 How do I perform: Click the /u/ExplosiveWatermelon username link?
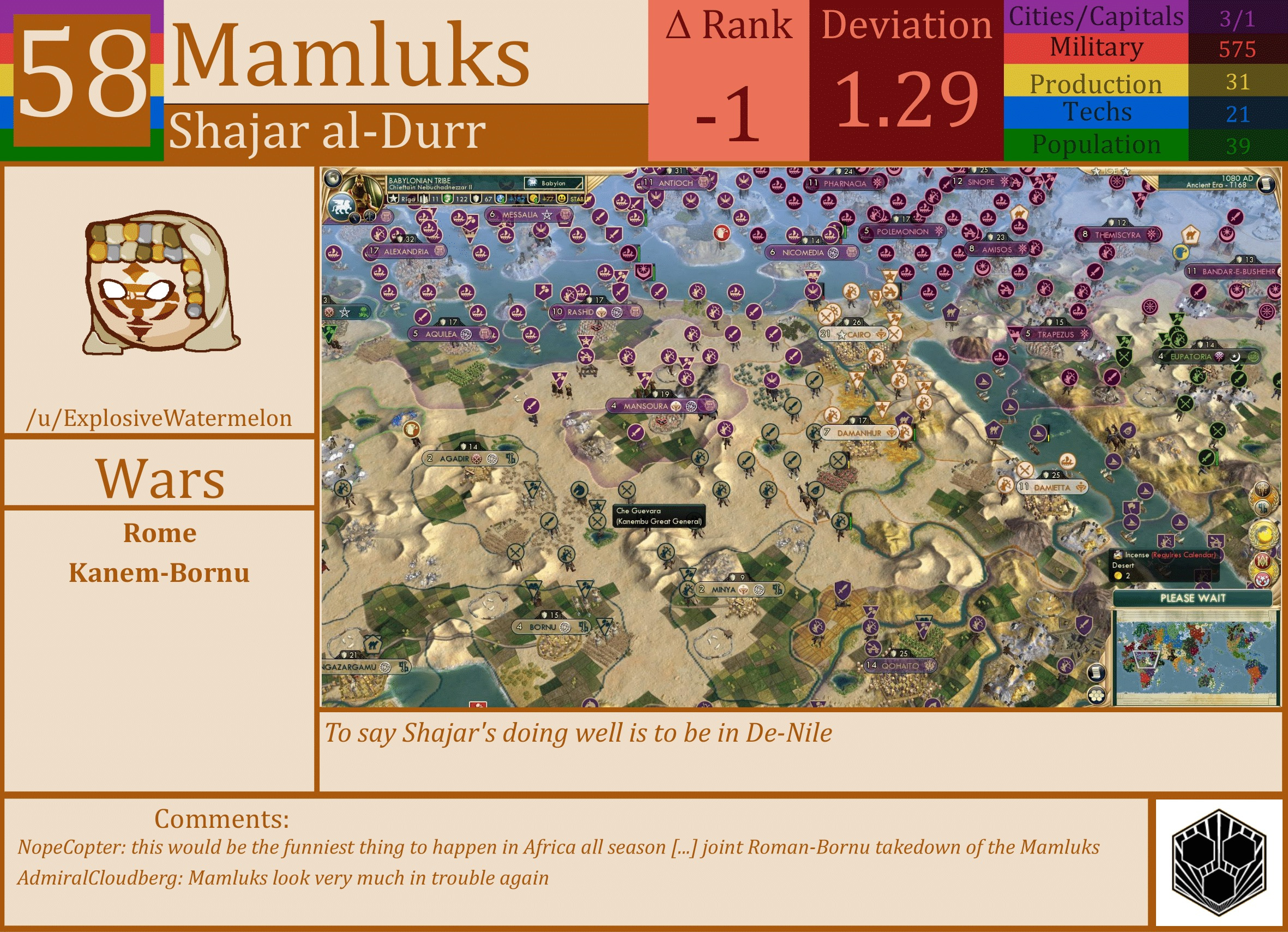[x=160, y=417]
